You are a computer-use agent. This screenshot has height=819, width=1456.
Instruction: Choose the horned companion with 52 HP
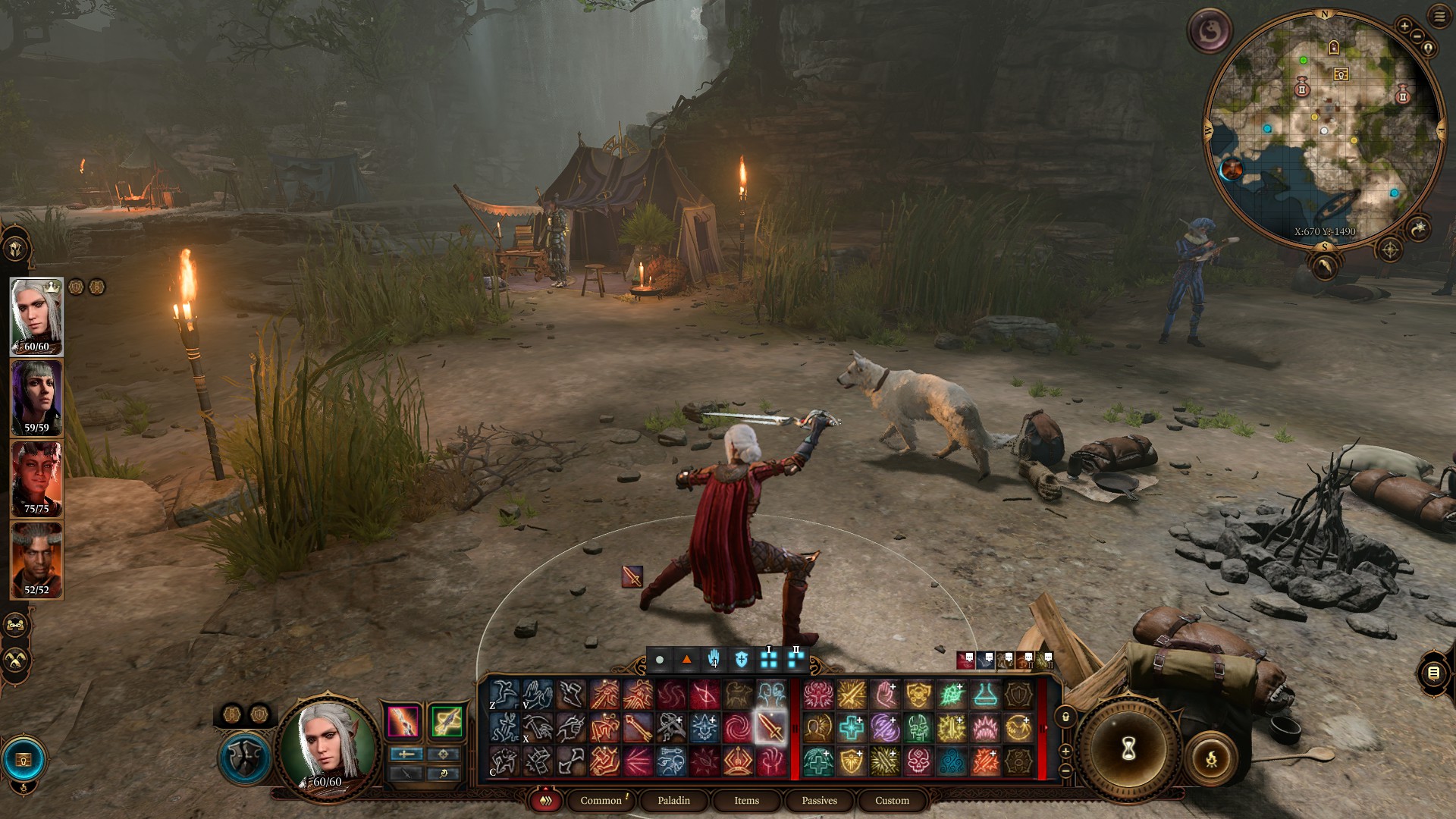pos(36,560)
